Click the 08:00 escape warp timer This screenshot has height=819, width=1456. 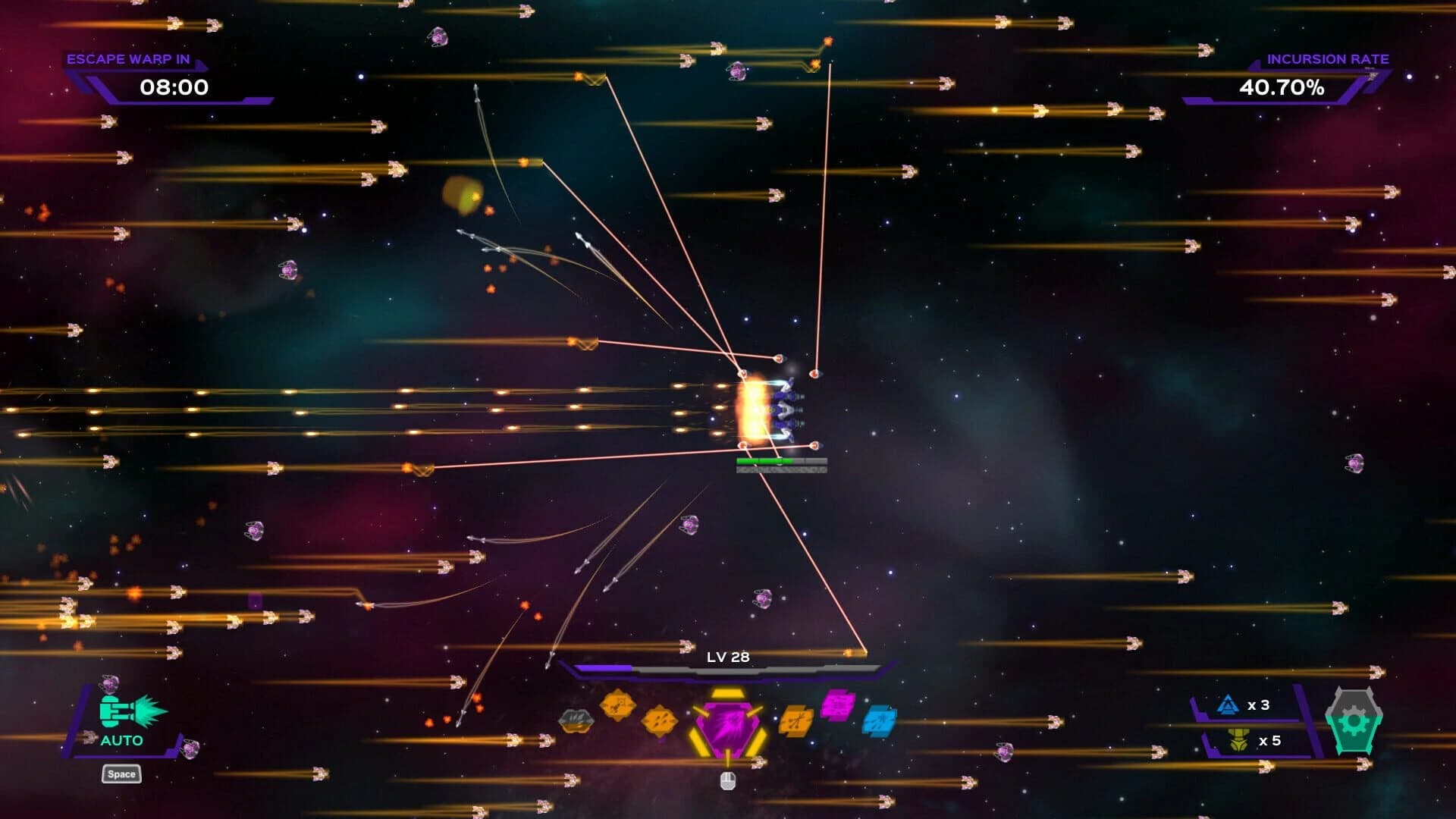point(173,88)
